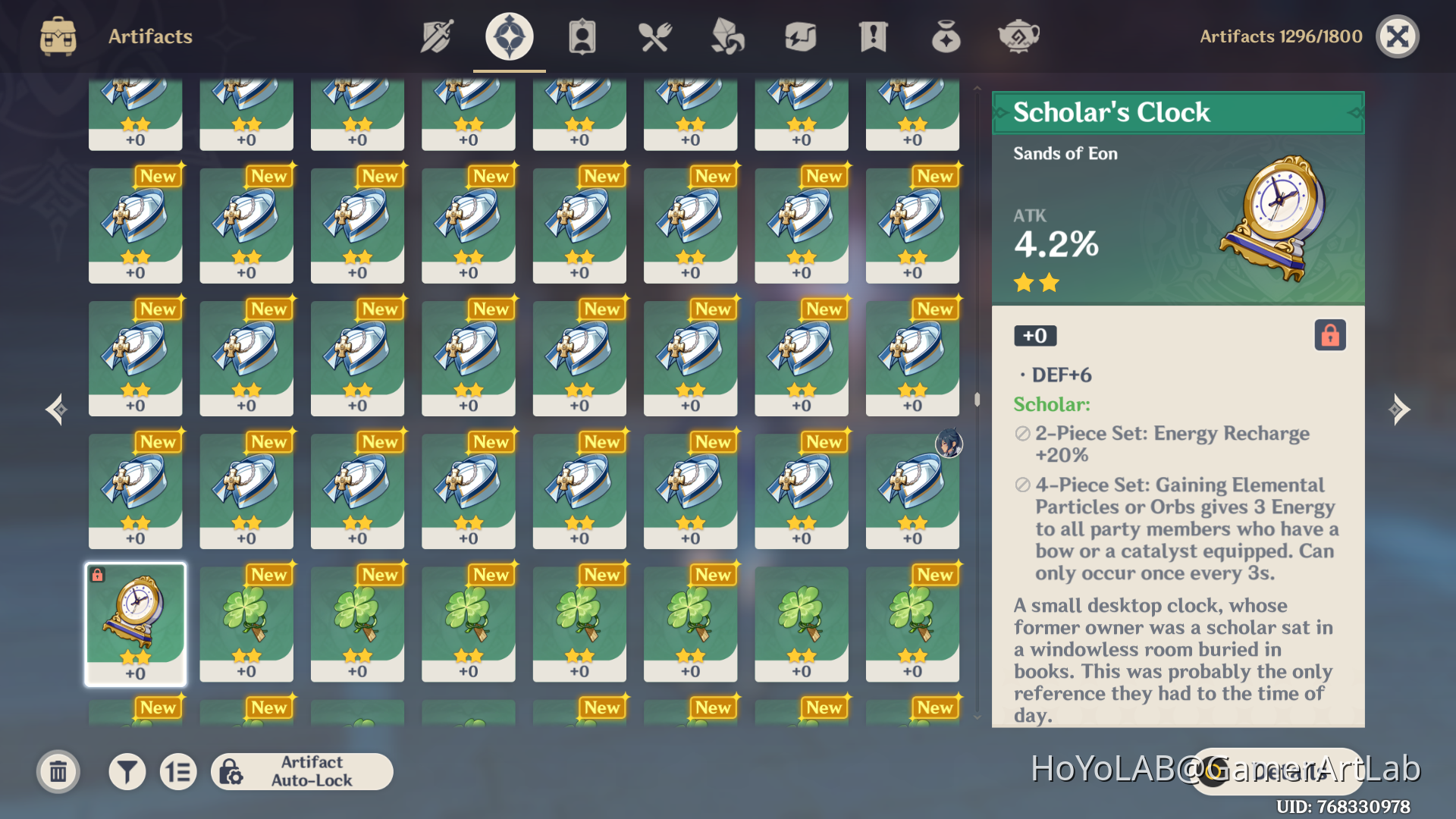Image resolution: width=1456 pixels, height=819 pixels.
Task: Click the Artifacts header label
Action: 150,36
